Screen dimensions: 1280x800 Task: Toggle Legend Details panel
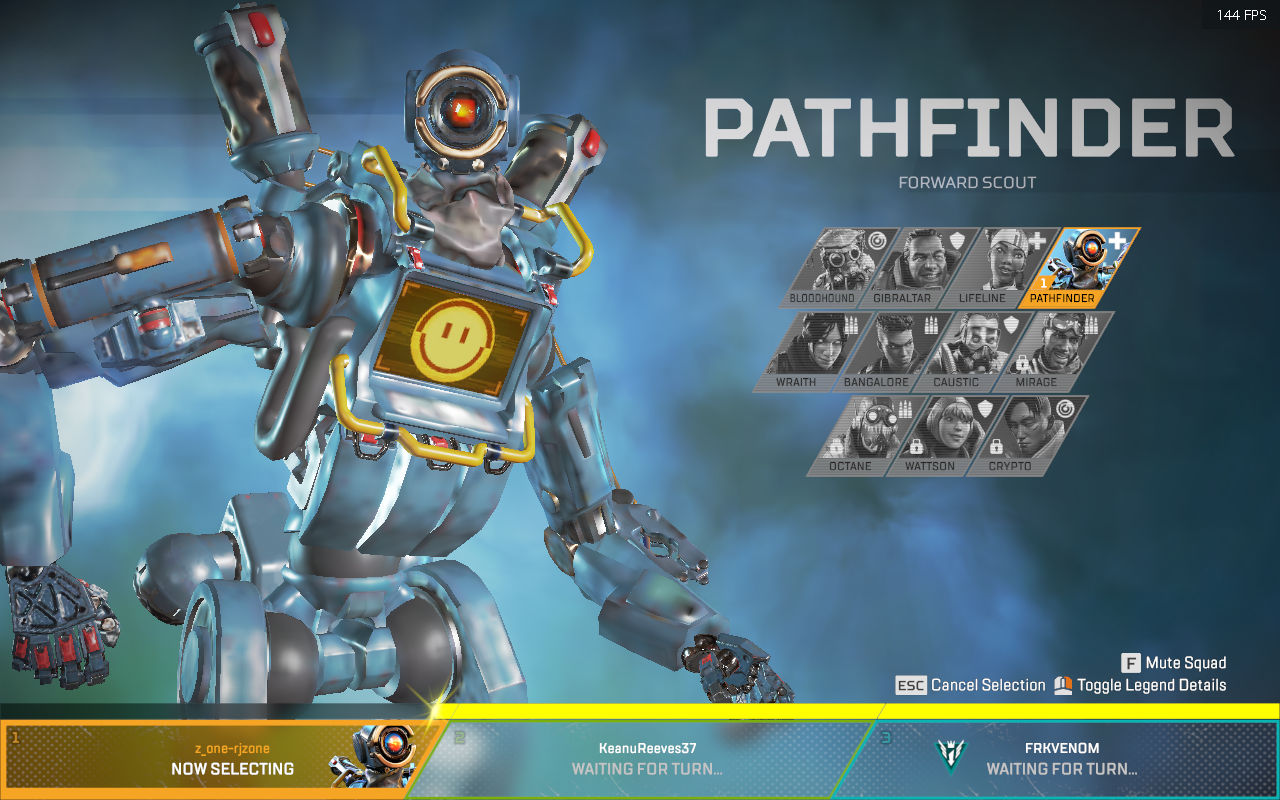[1140, 685]
